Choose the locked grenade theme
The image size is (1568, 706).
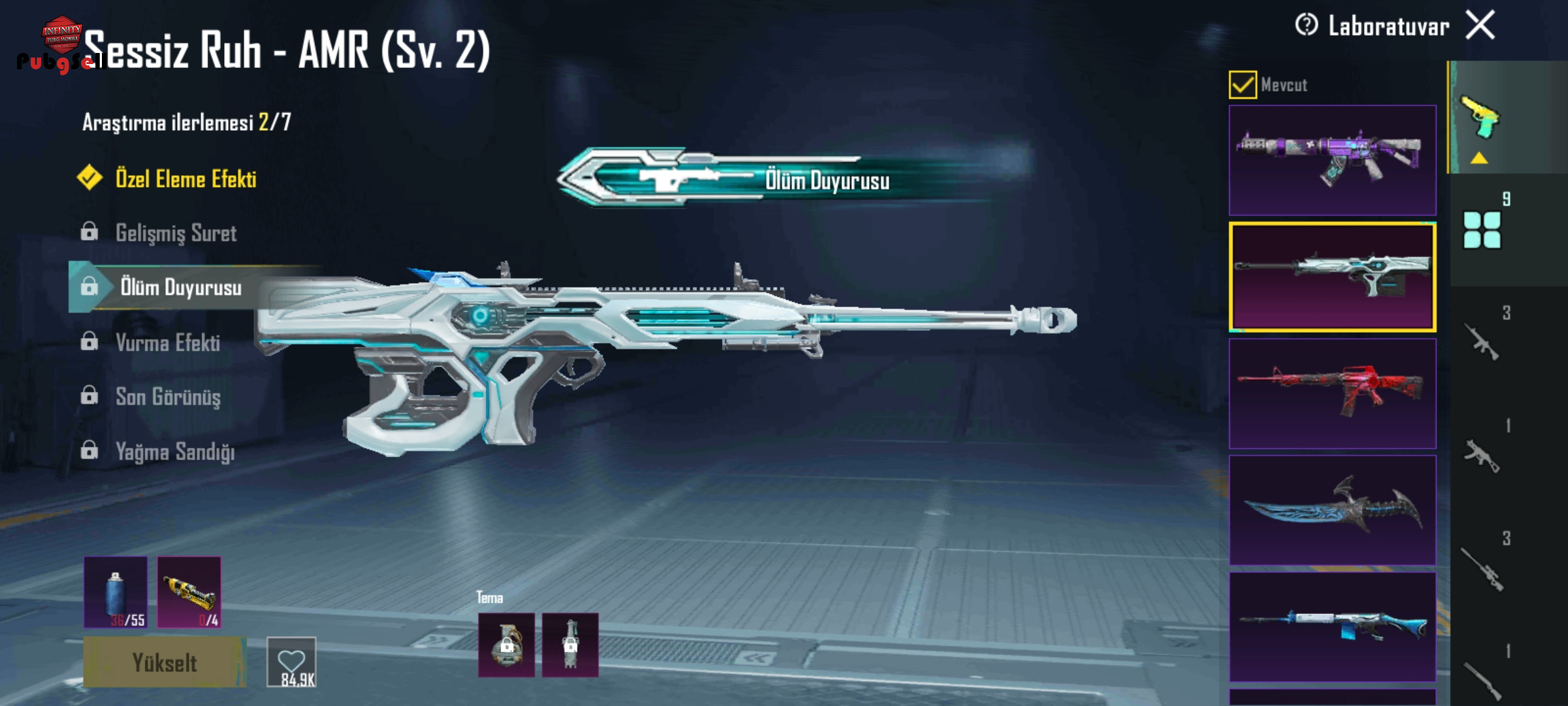coord(506,645)
